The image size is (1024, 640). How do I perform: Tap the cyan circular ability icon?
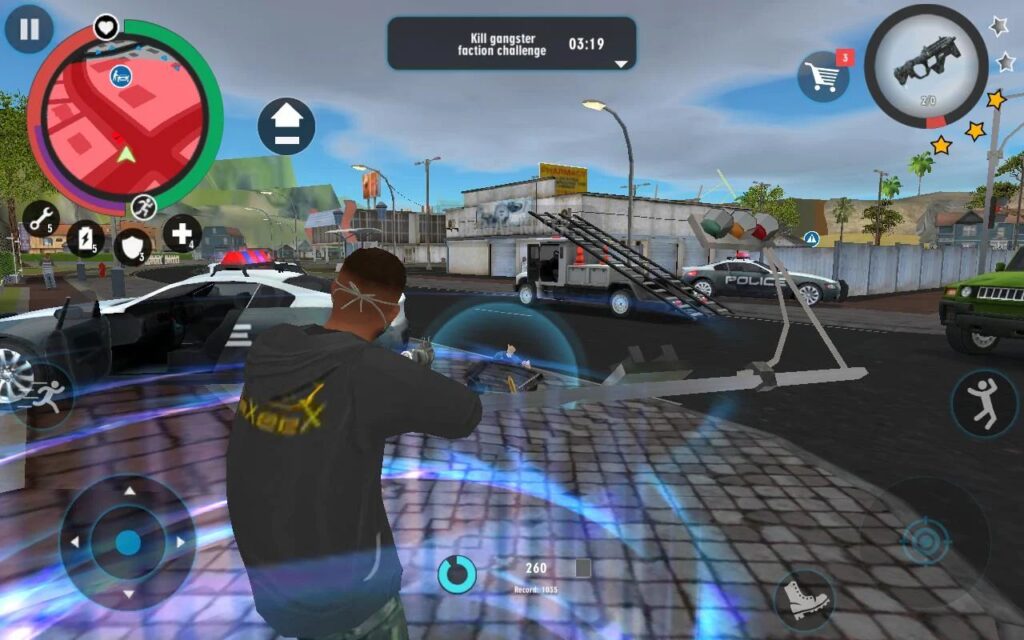tap(457, 573)
